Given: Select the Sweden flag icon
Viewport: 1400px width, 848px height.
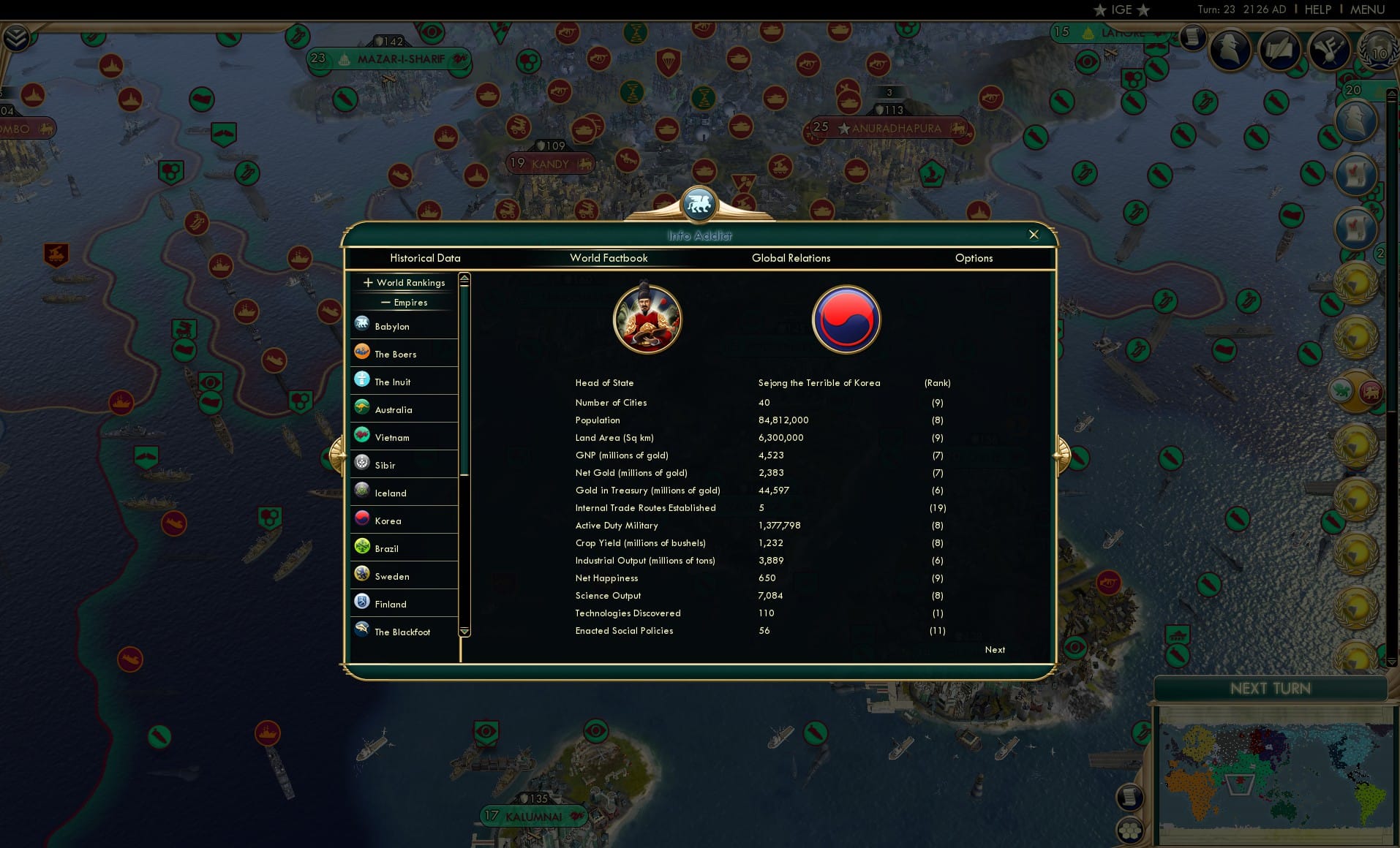Looking at the screenshot, I should 362,575.
